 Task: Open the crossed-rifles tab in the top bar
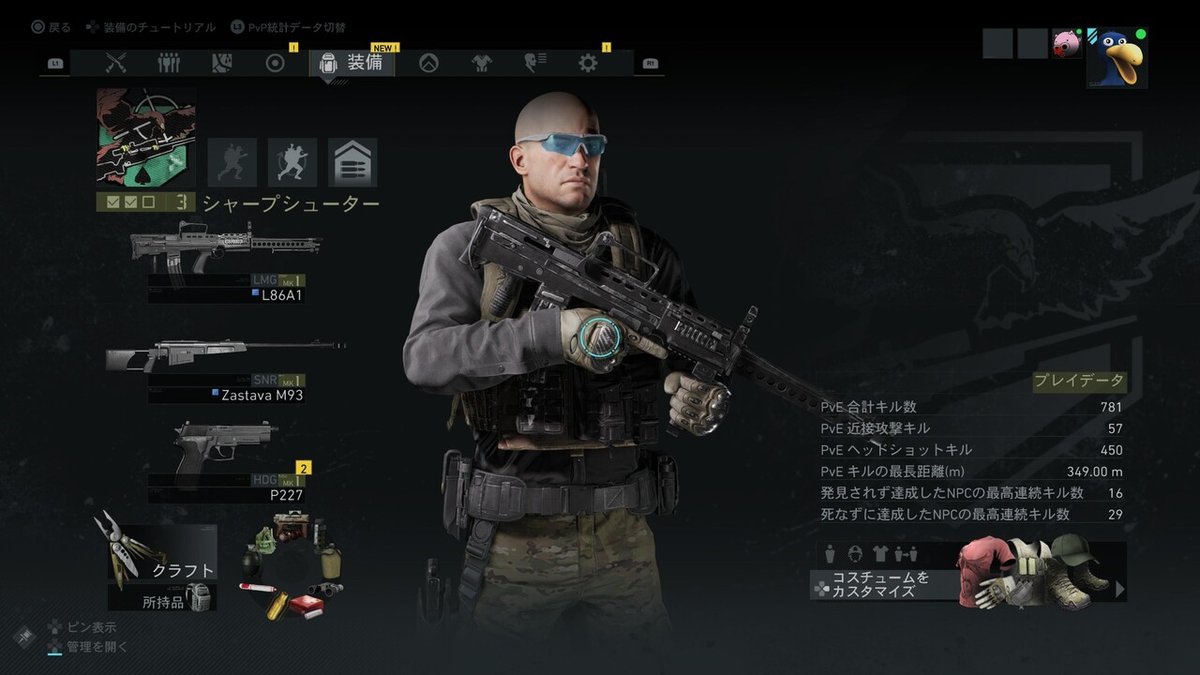116,63
